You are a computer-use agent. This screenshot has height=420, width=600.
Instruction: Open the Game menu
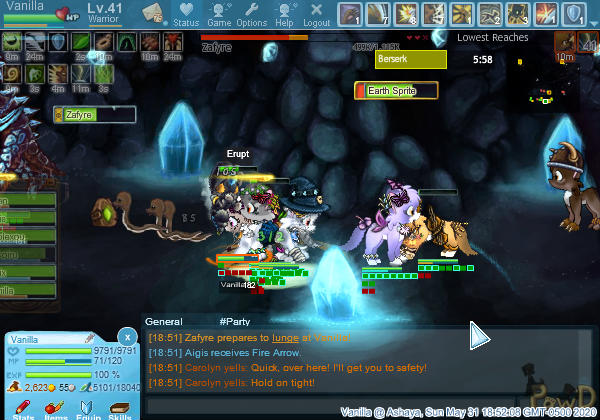[219, 15]
